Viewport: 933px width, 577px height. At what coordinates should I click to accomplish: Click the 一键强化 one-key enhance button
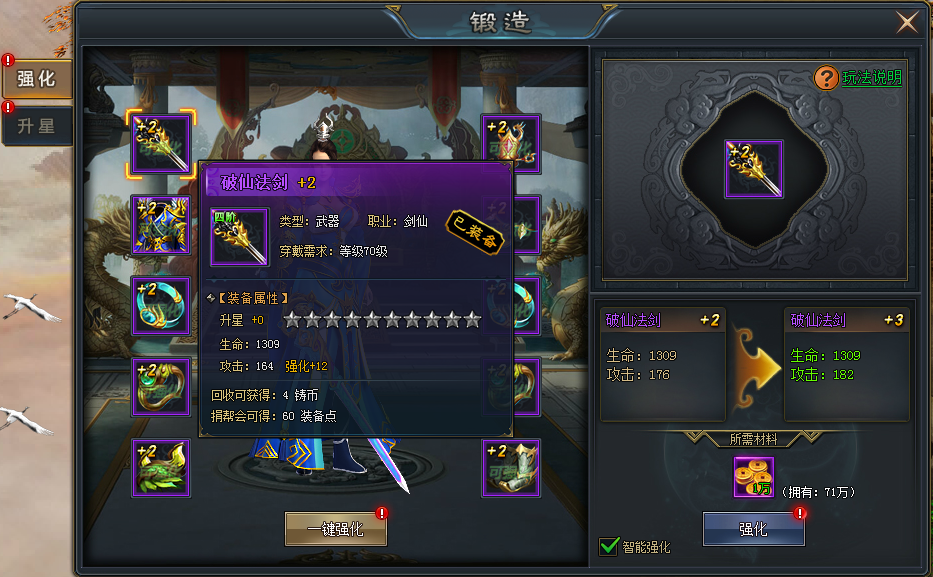[335, 530]
